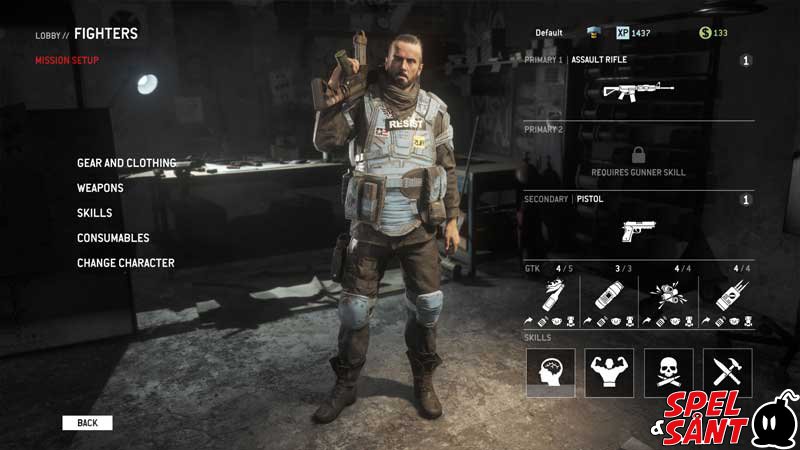
Task: Select the pipe bomb consumable with 3/3 count
Action: [608, 295]
